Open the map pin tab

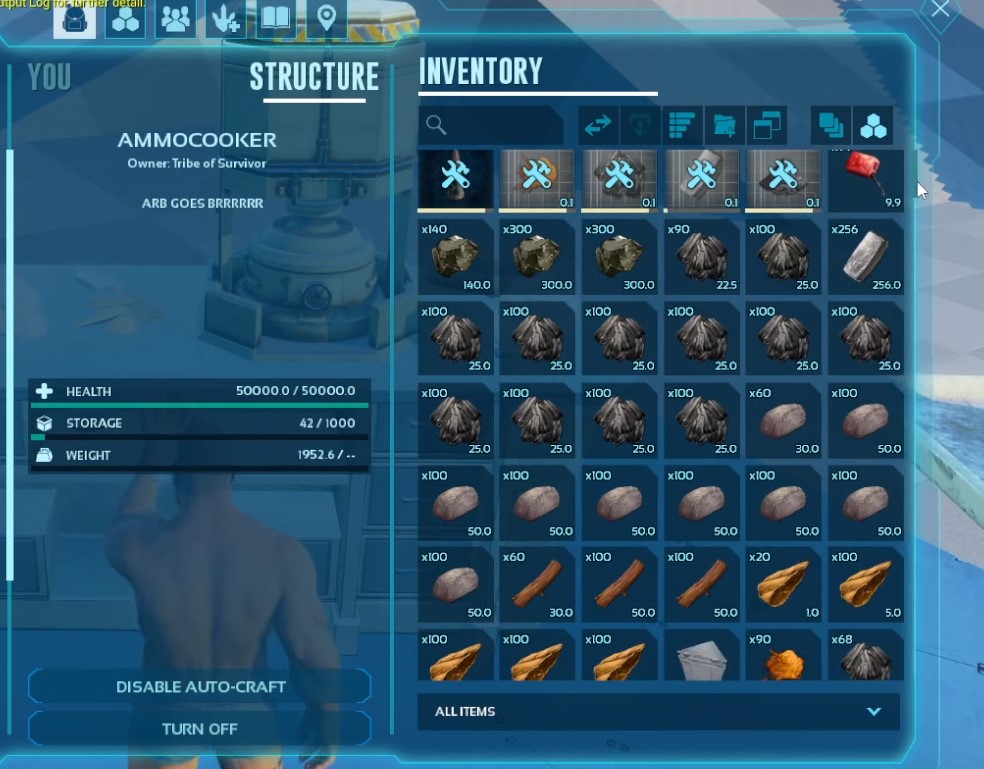(326, 20)
